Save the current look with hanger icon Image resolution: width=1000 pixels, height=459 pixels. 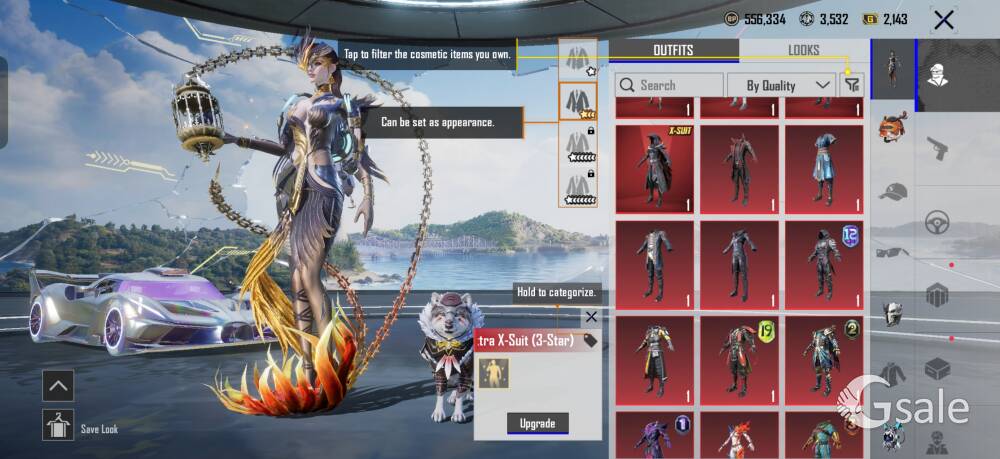tap(58, 425)
